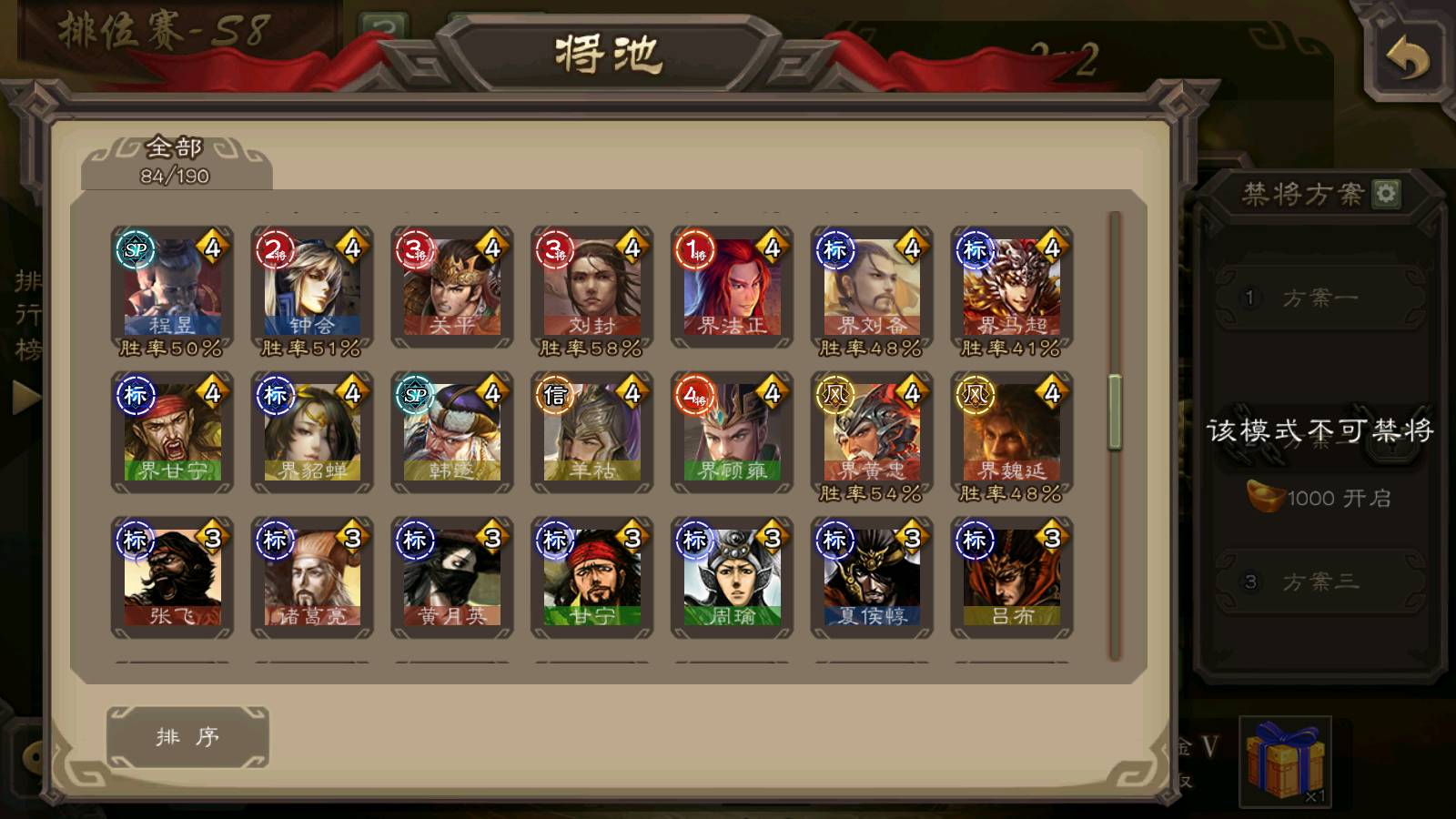Image resolution: width=1456 pixels, height=819 pixels.
Task: Pick the 关平 hero card
Action: click(452, 288)
